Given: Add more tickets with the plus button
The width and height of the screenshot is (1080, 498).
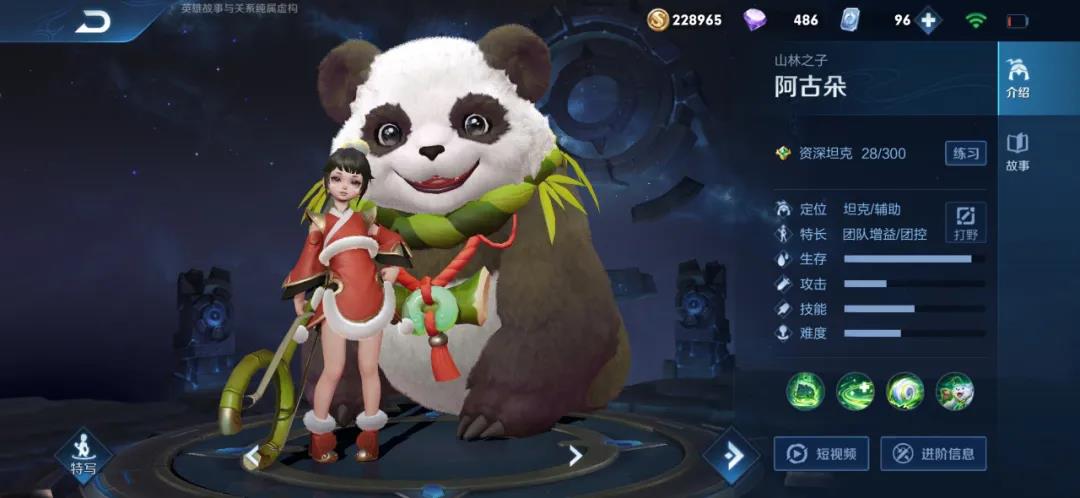Looking at the screenshot, I should point(928,20).
